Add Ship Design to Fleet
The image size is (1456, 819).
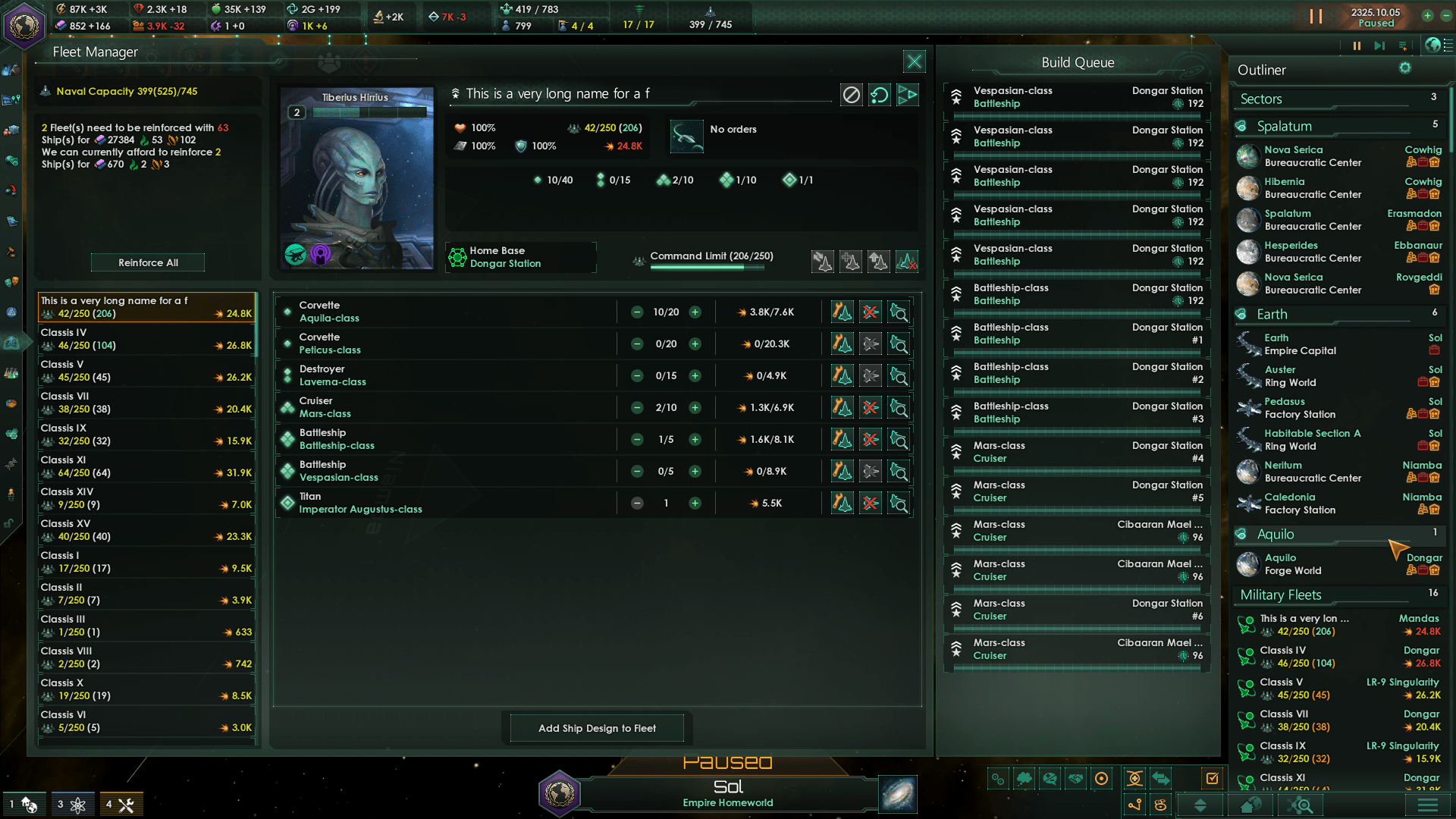597,728
